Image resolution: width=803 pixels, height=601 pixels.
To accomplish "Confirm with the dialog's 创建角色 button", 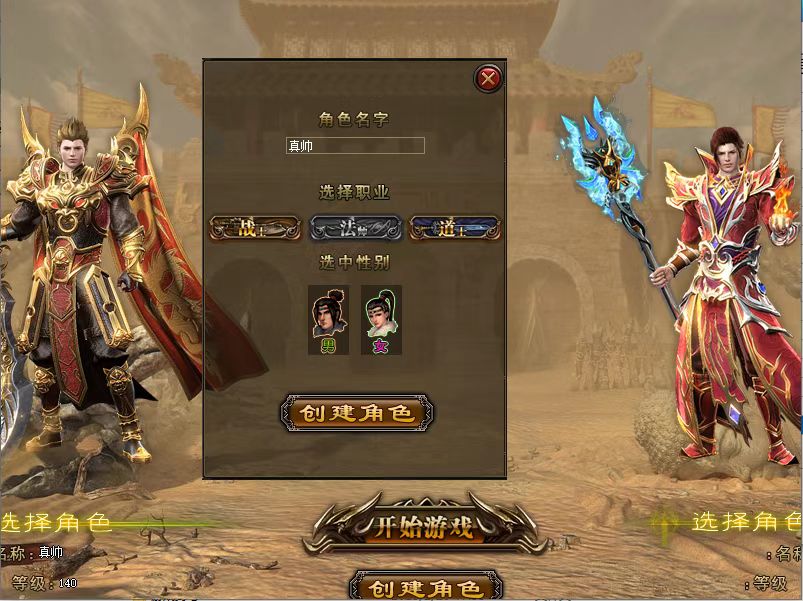I will pyautogui.click(x=356, y=413).
